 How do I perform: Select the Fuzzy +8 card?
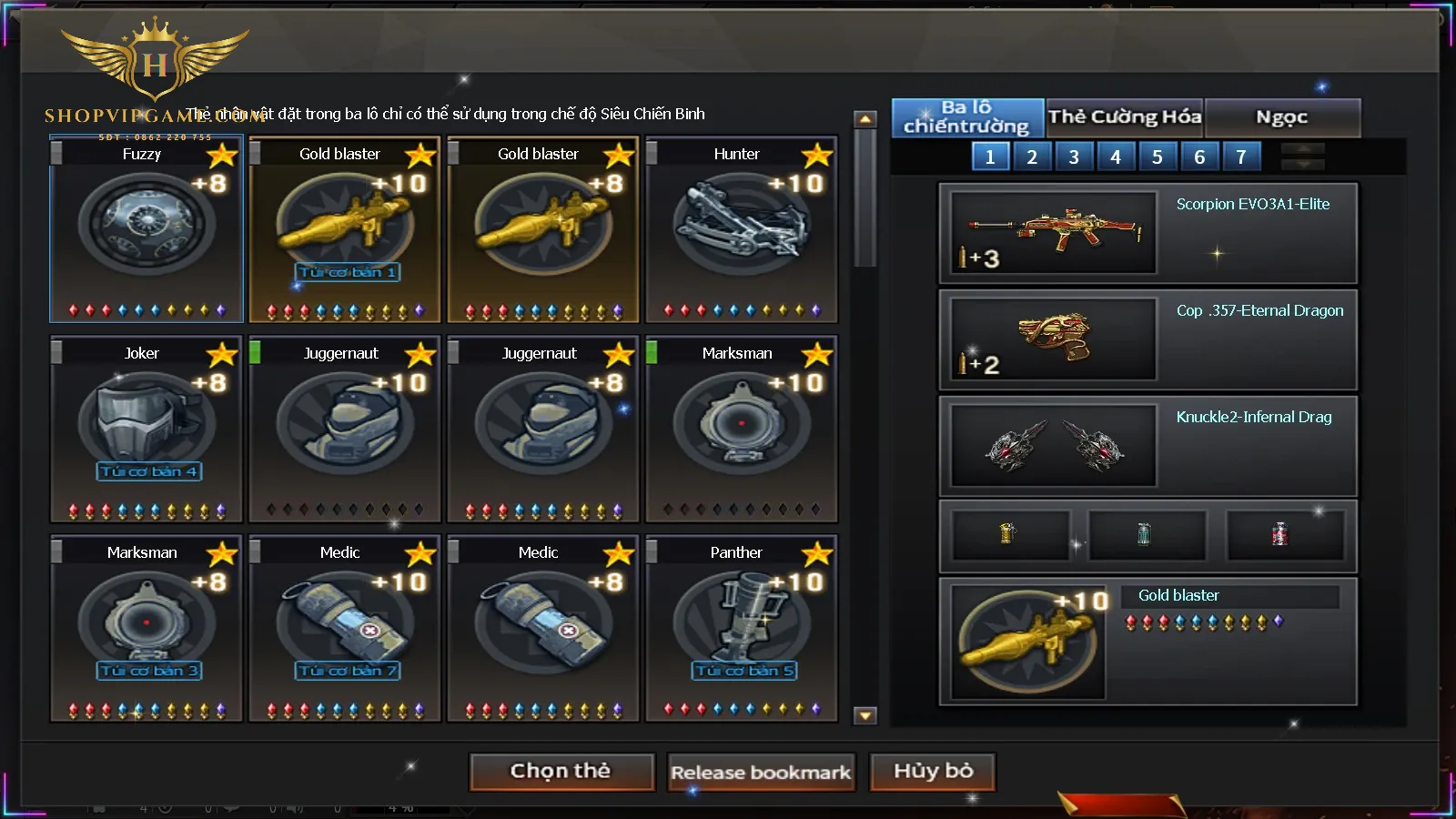coord(147,229)
